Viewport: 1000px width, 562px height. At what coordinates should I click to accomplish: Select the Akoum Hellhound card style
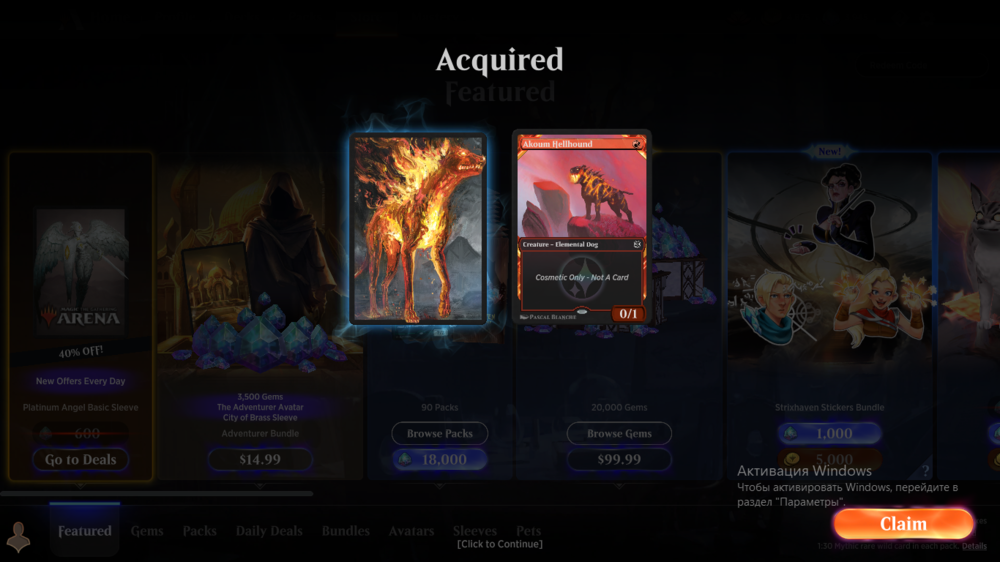coord(581,226)
